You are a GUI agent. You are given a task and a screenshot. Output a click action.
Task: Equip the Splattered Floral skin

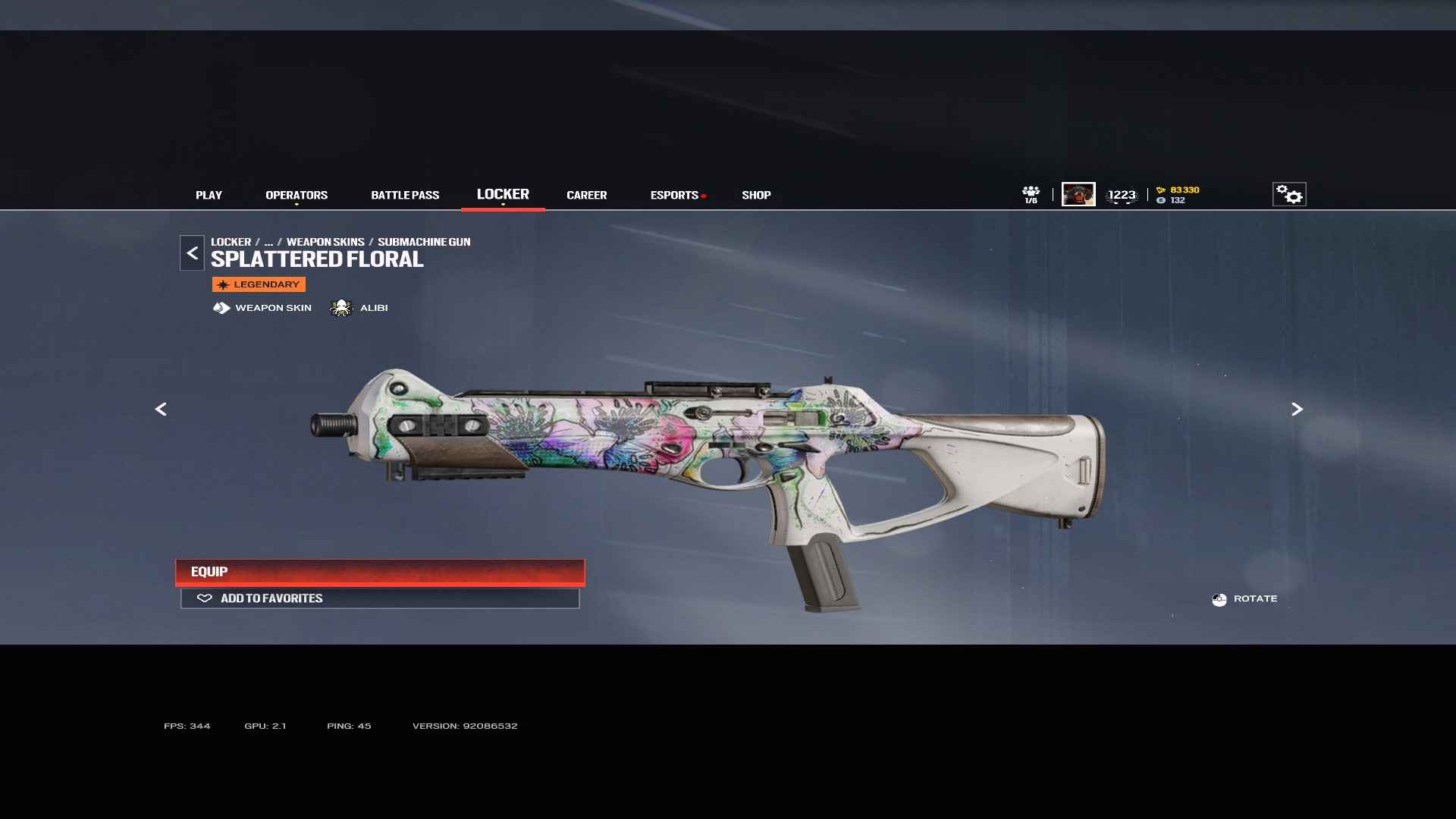click(x=380, y=572)
